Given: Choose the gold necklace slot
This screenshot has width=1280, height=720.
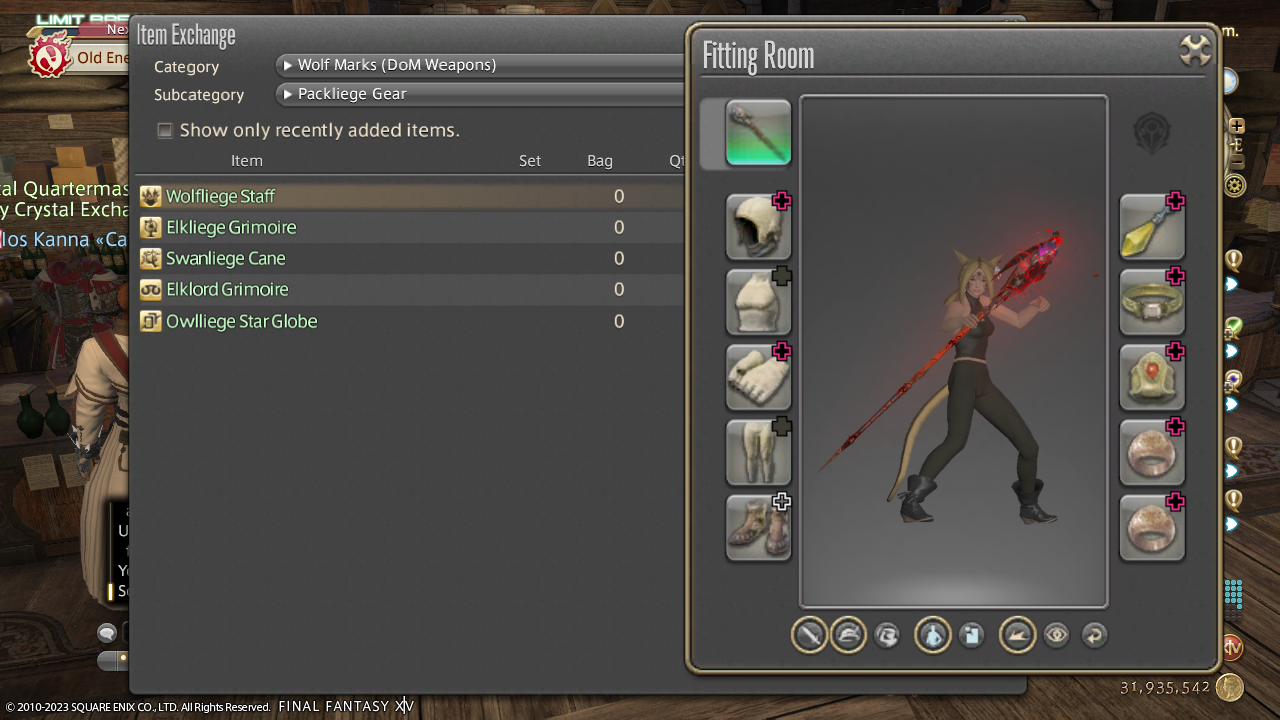Looking at the screenshot, I should 1152,302.
